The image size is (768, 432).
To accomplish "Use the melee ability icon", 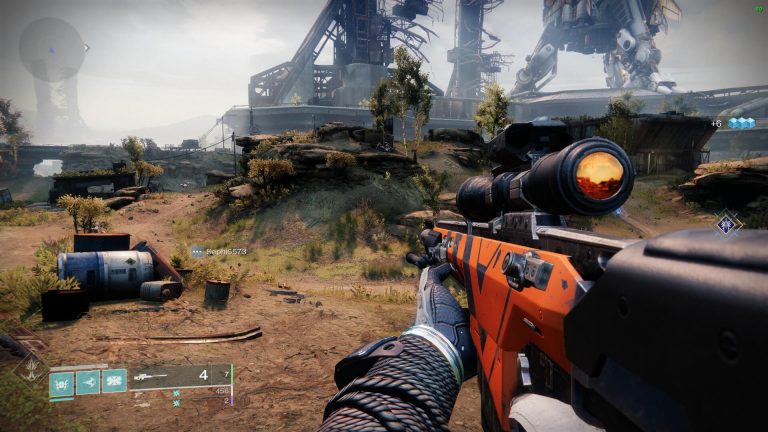I will (x=88, y=382).
